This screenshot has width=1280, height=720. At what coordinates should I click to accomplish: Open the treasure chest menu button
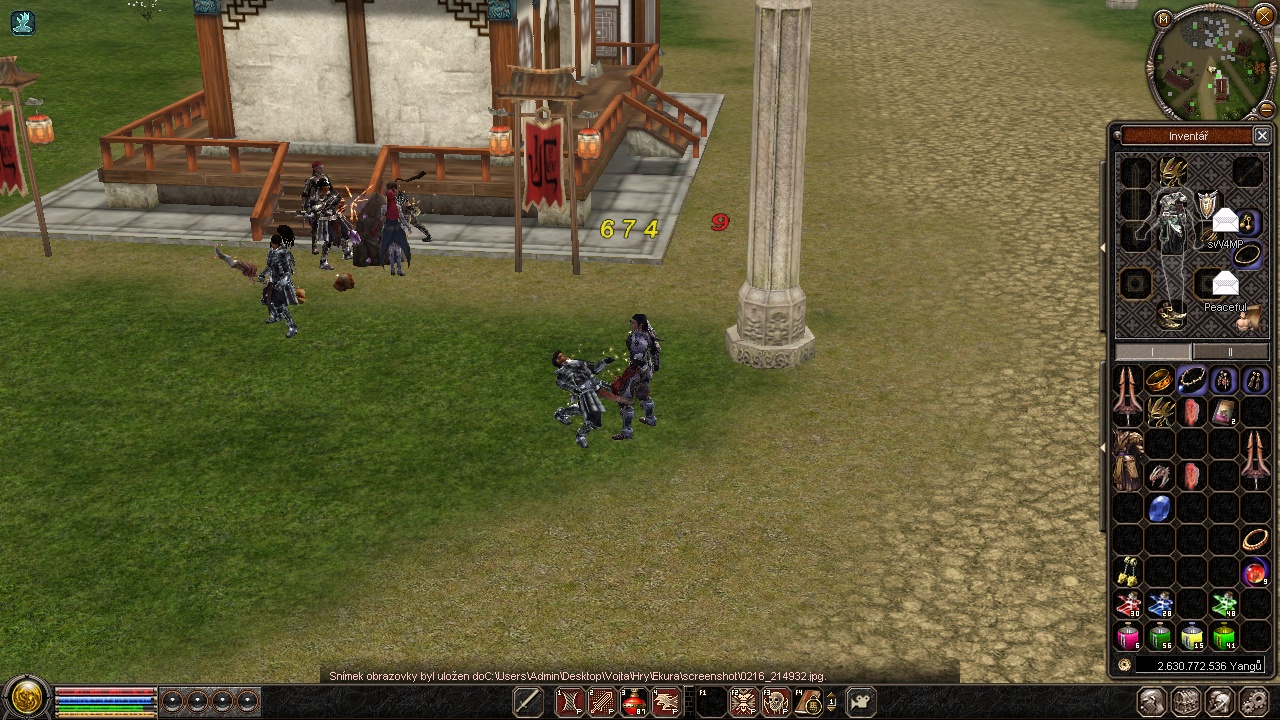coord(1186,702)
